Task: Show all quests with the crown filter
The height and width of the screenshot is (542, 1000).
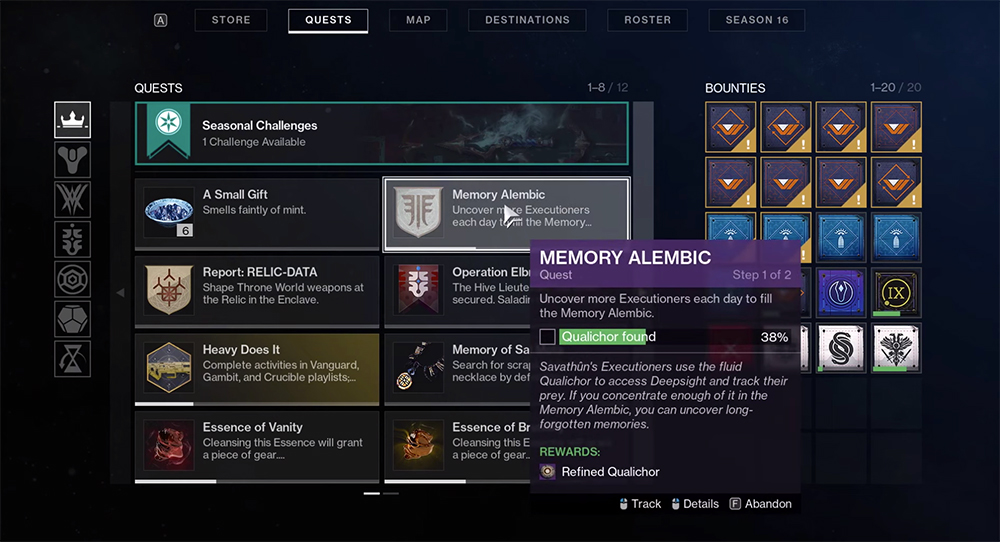Action: [x=72, y=120]
